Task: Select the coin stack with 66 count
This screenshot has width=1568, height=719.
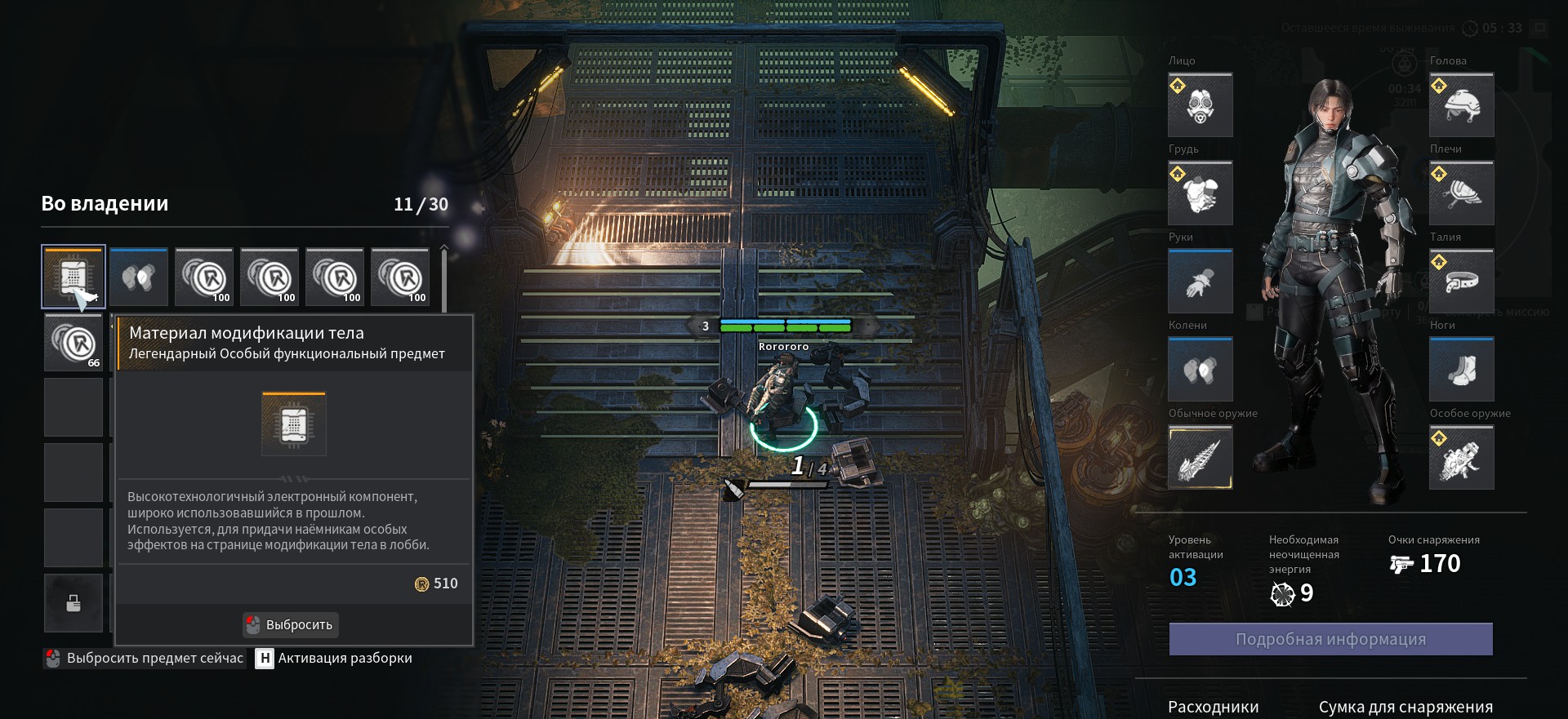Action: 73,343
